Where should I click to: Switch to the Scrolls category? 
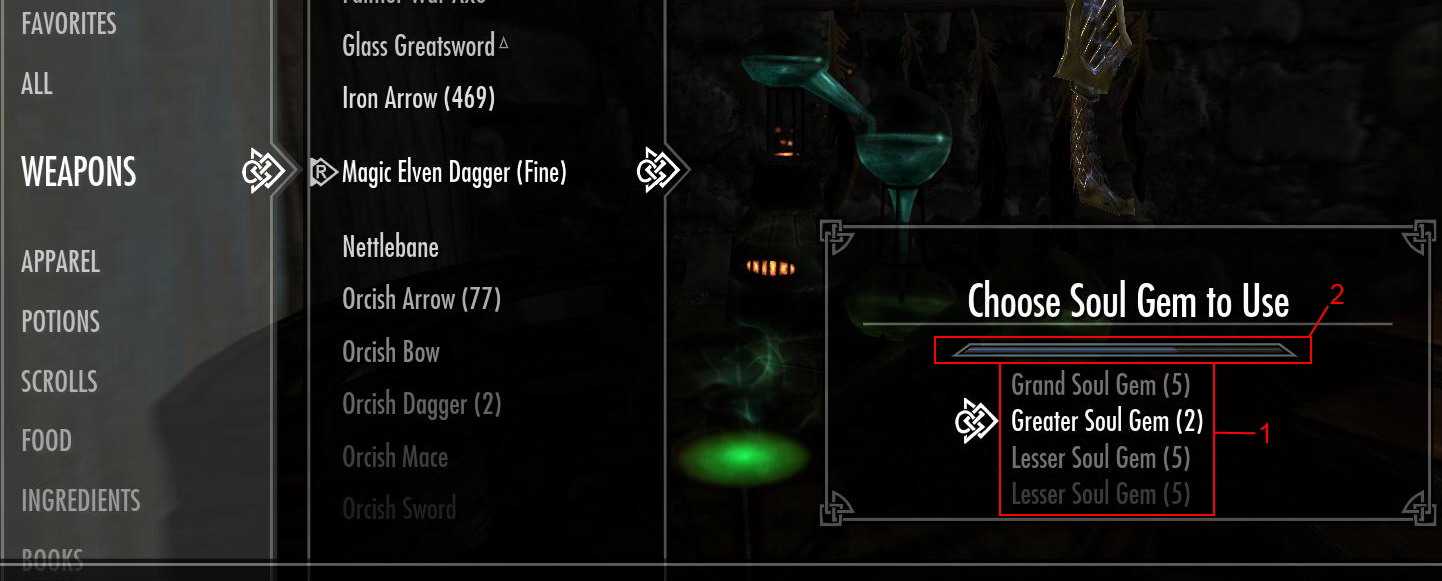(60, 381)
